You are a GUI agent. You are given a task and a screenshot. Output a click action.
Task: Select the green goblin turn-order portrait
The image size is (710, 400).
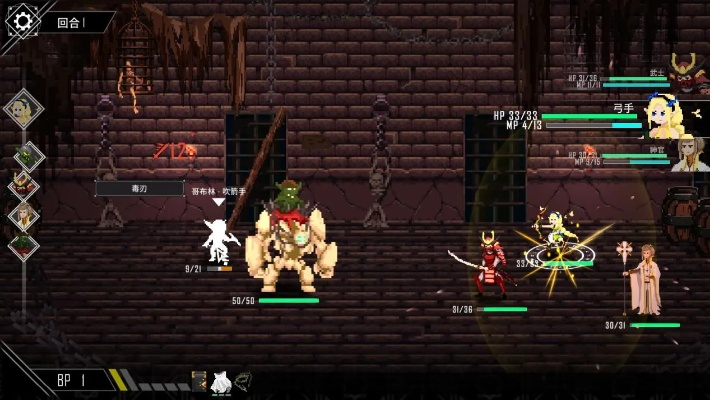point(25,156)
